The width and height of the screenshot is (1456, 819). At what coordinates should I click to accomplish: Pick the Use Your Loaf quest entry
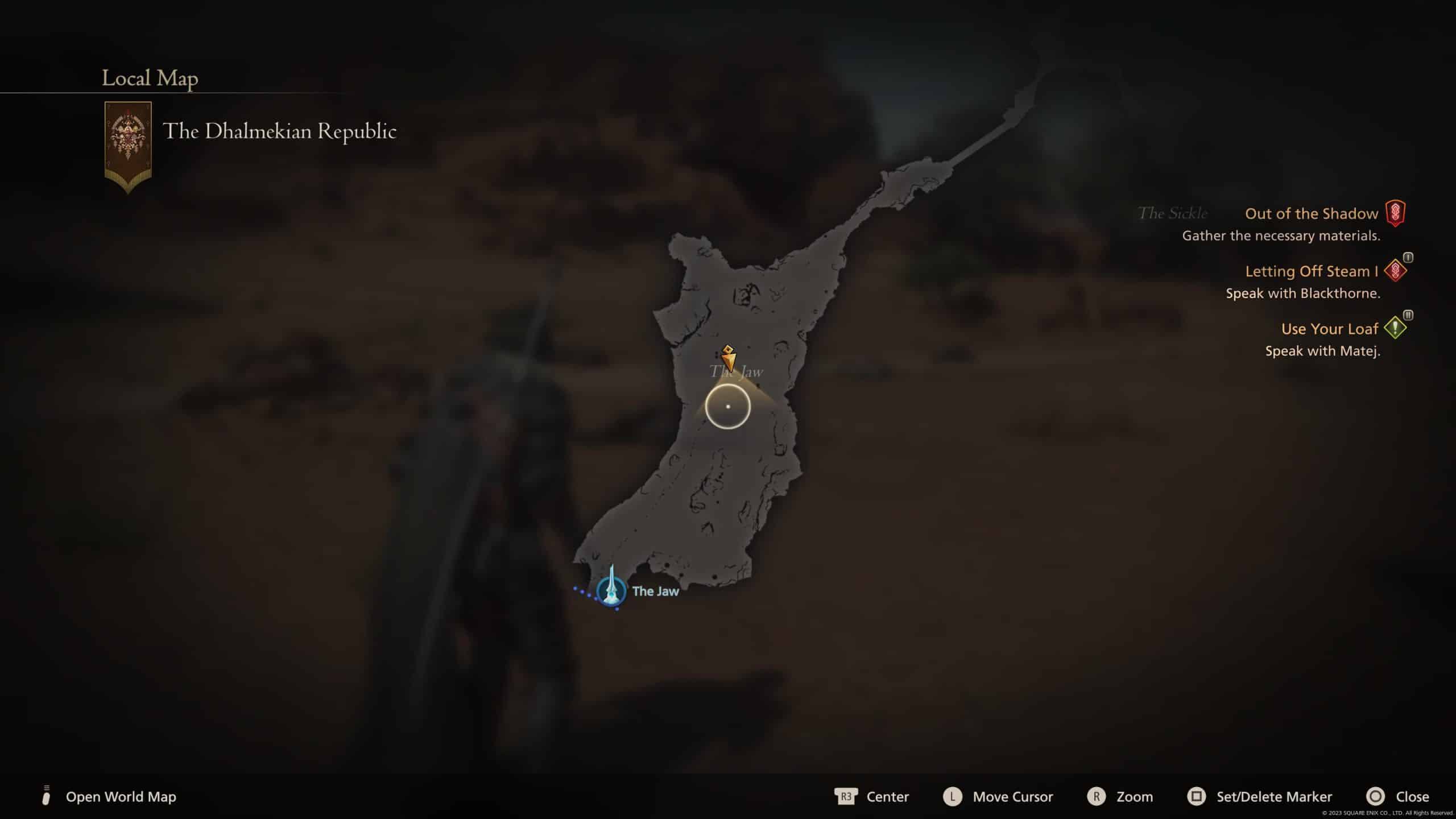point(1329,329)
